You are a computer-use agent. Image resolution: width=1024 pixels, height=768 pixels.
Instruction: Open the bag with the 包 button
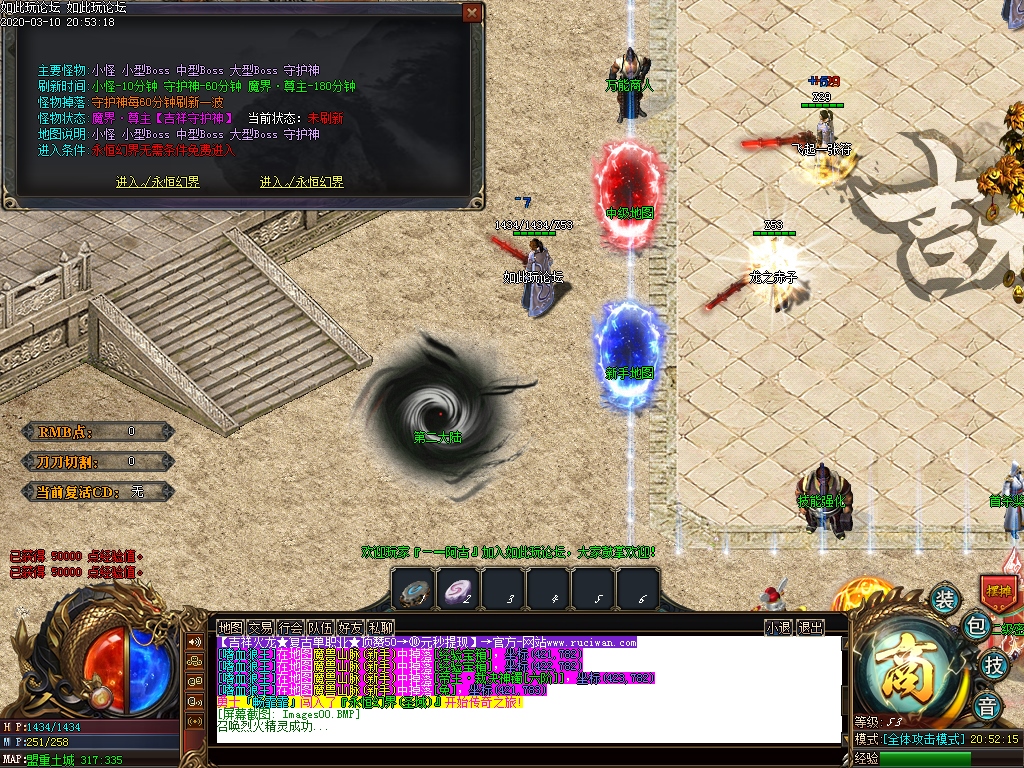[975, 627]
